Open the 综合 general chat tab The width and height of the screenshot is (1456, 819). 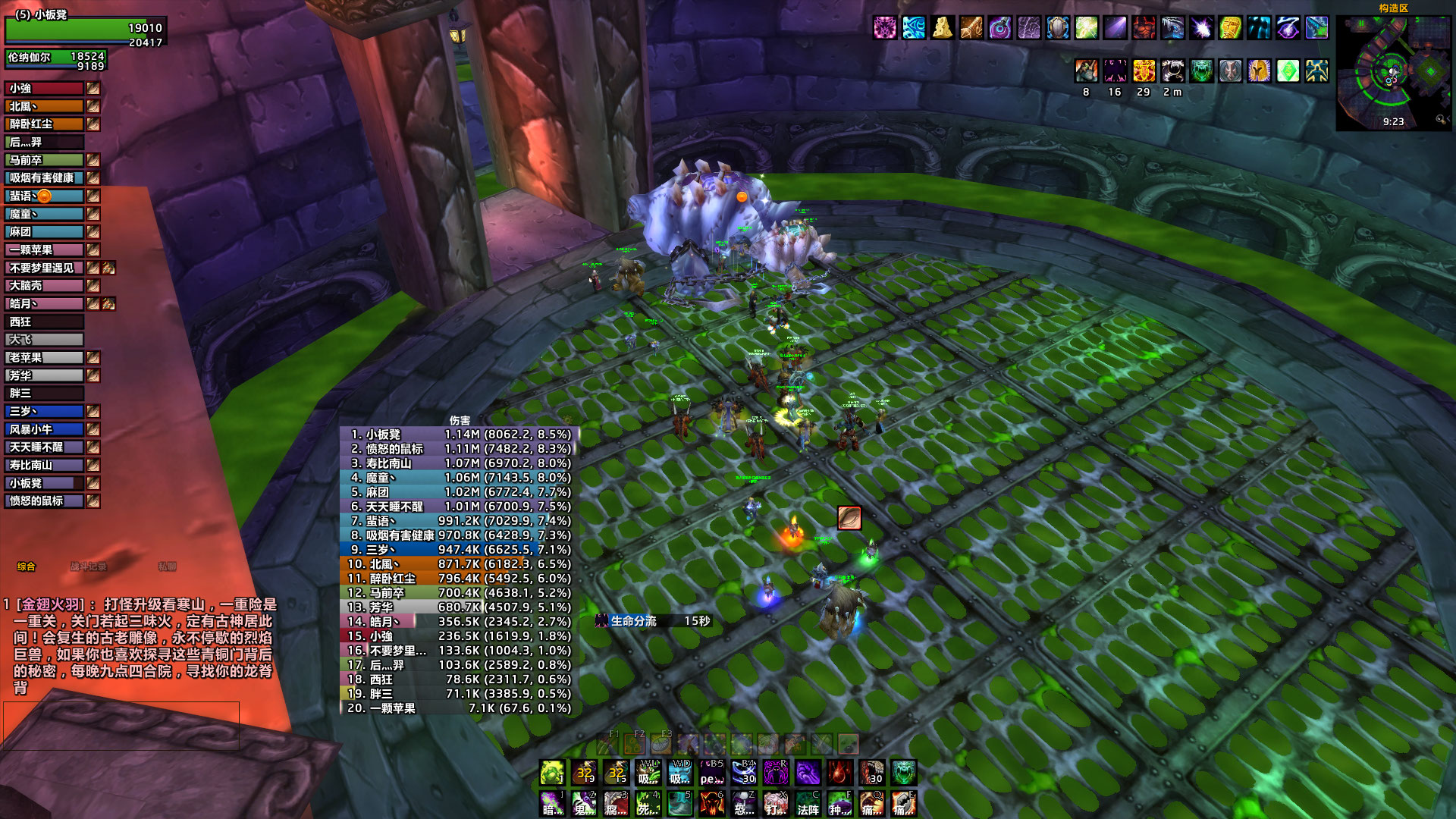[27, 566]
